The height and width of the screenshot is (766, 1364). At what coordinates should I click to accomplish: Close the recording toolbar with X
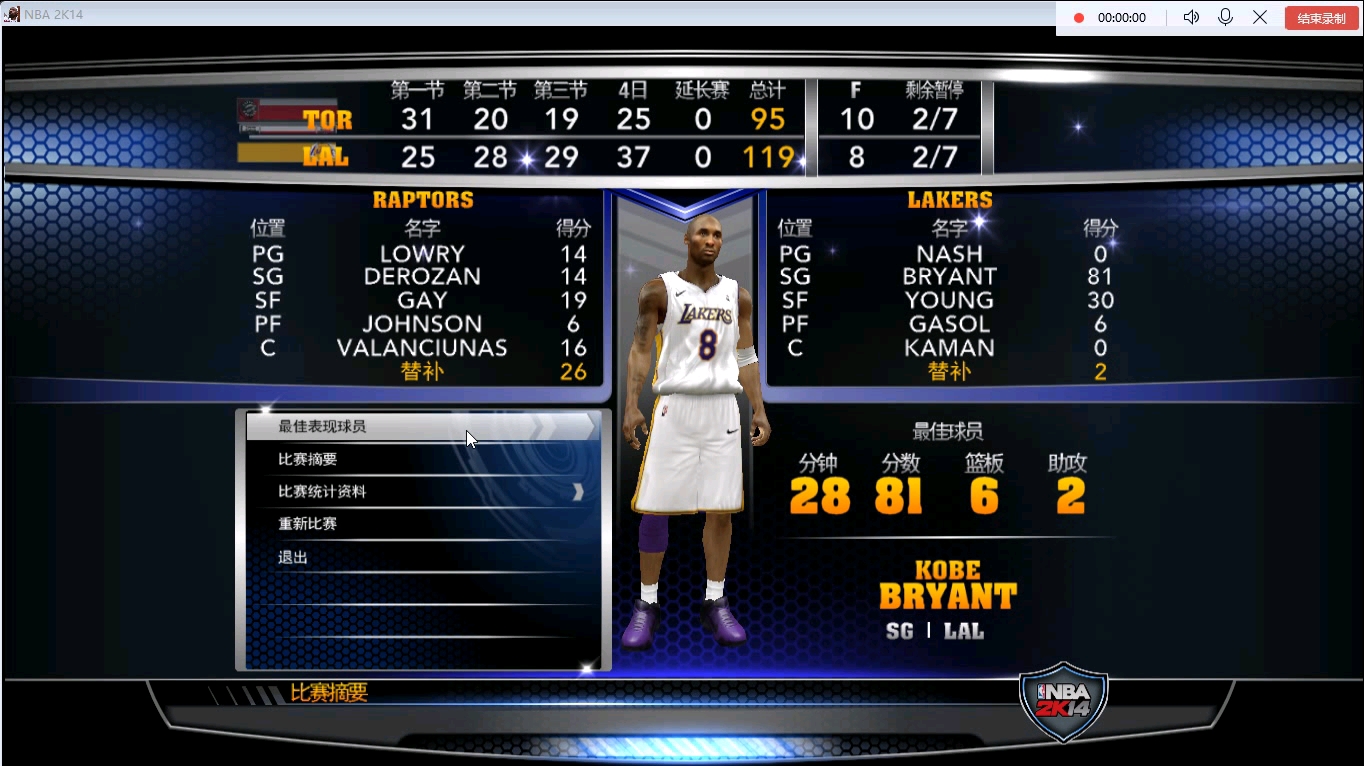tap(1260, 18)
